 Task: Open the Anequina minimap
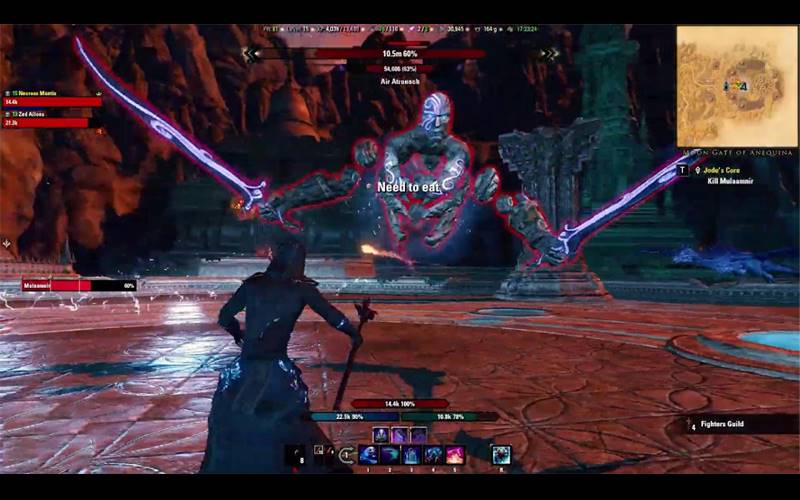(x=736, y=86)
